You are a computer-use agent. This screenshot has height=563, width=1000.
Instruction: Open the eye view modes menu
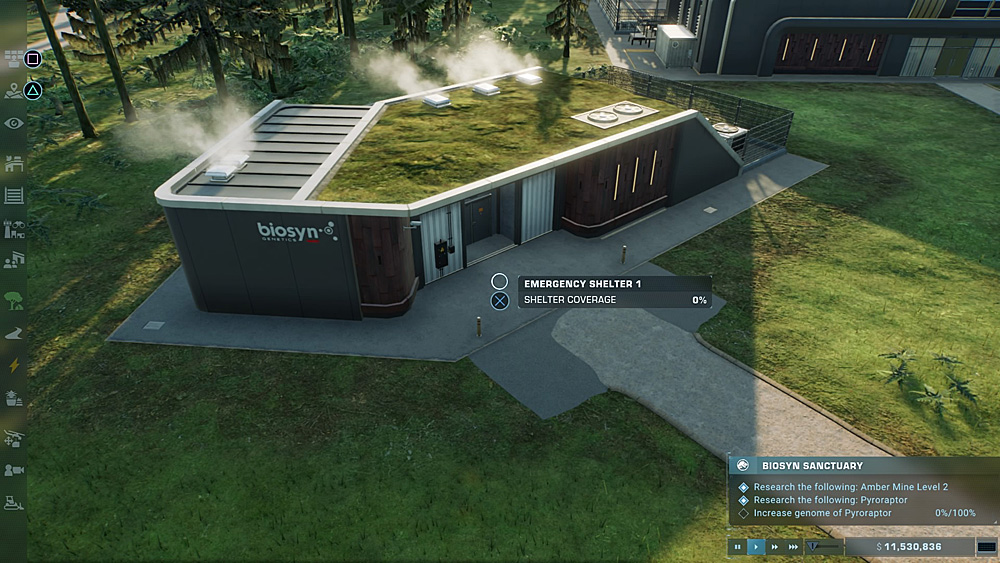[x=14, y=123]
